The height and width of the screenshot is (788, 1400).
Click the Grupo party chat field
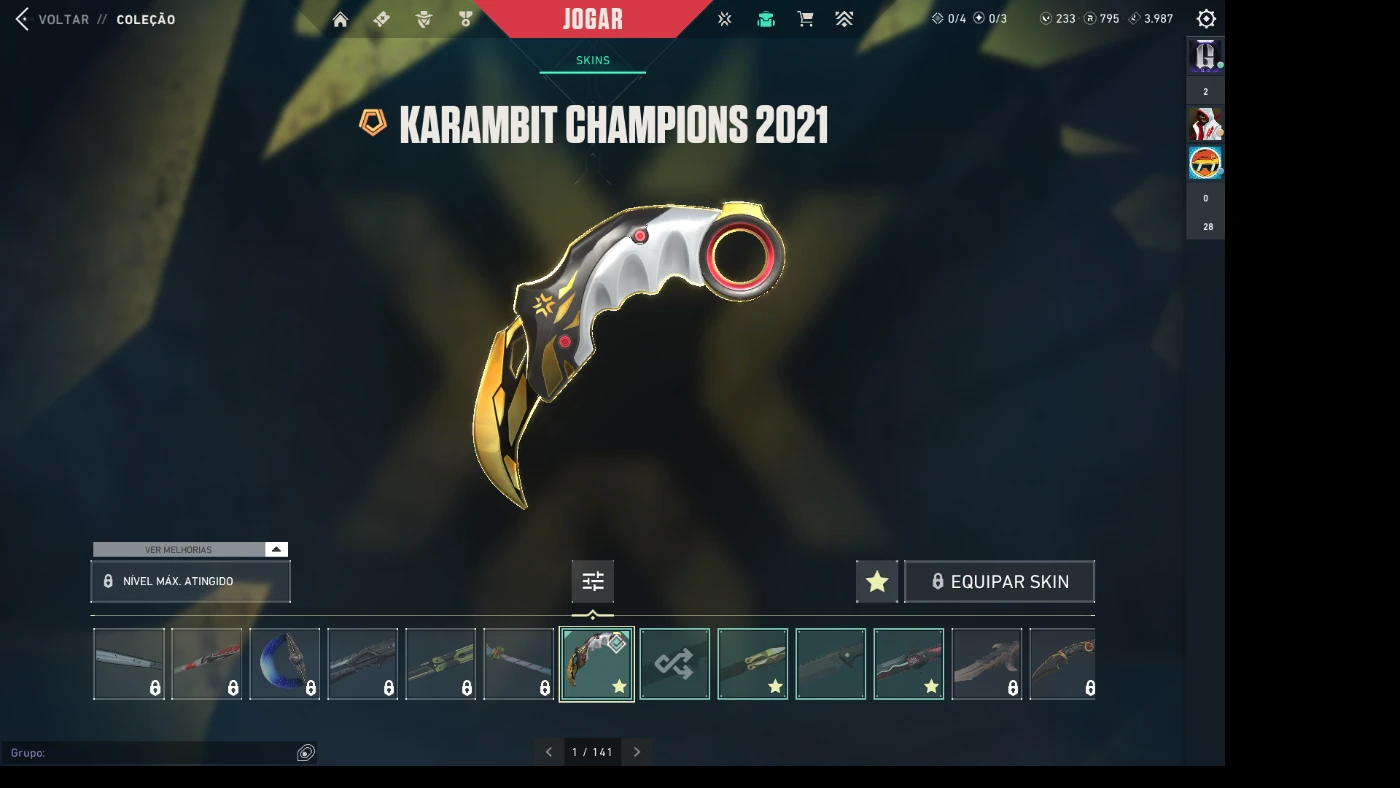tap(150, 753)
